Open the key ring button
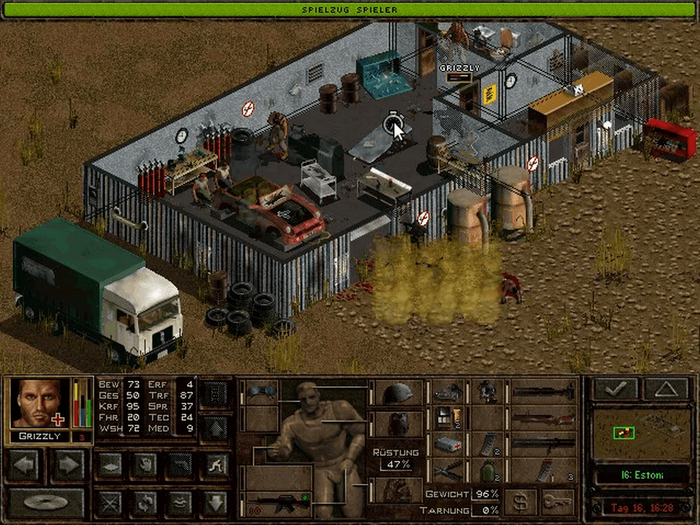Viewport: 700px width, 525px height. click(557, 501)
